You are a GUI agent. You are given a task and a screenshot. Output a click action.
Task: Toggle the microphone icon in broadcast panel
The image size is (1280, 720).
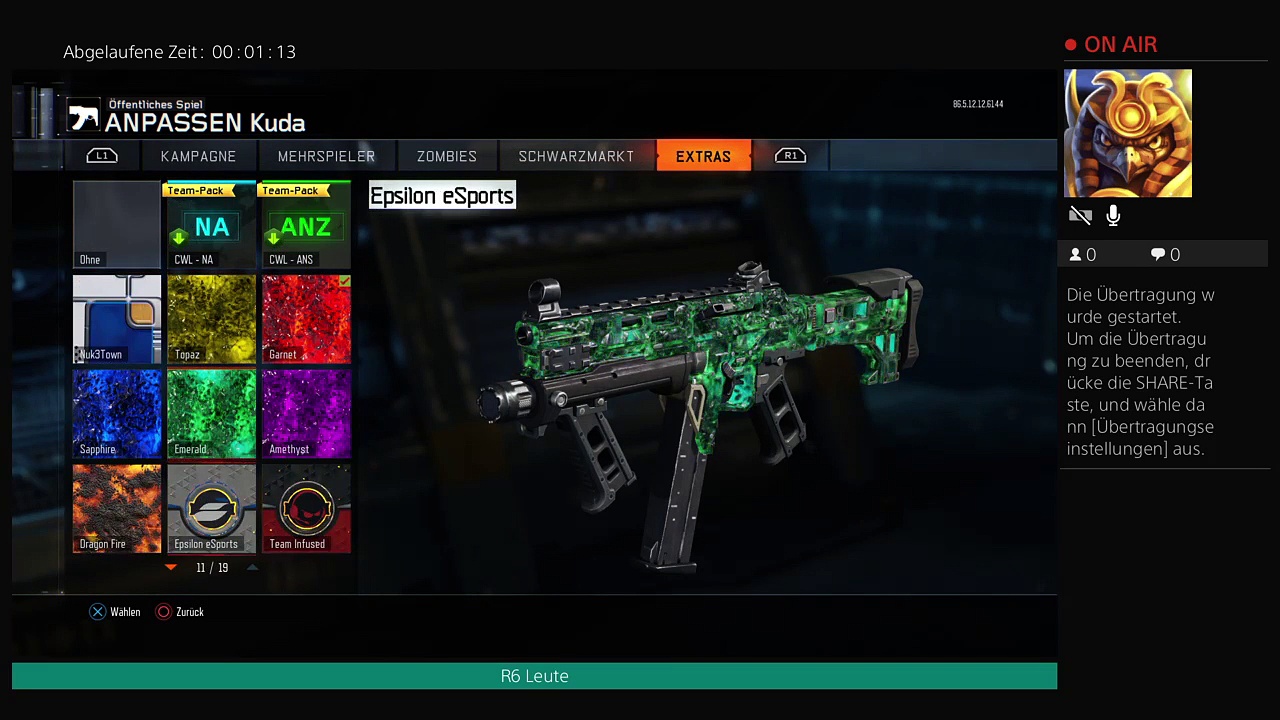pyautogui.click(x=1113, y=215)
